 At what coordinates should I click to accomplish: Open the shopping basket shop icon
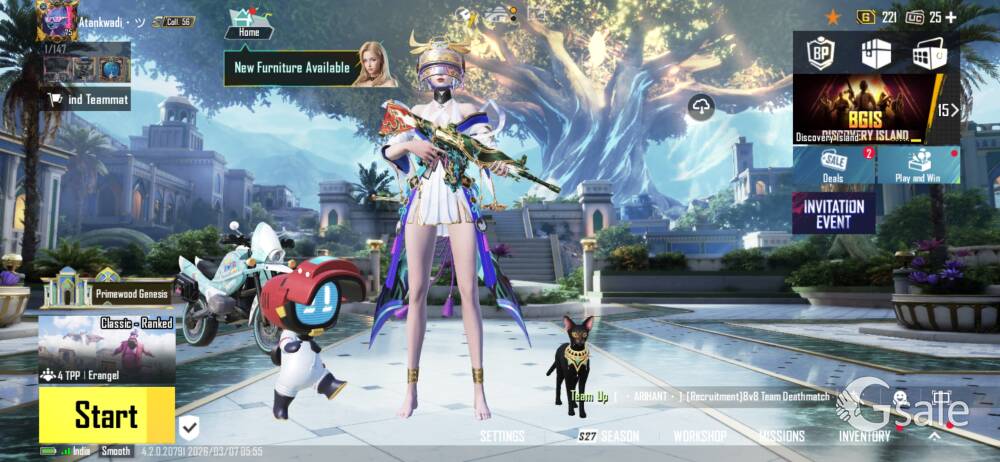929,53
